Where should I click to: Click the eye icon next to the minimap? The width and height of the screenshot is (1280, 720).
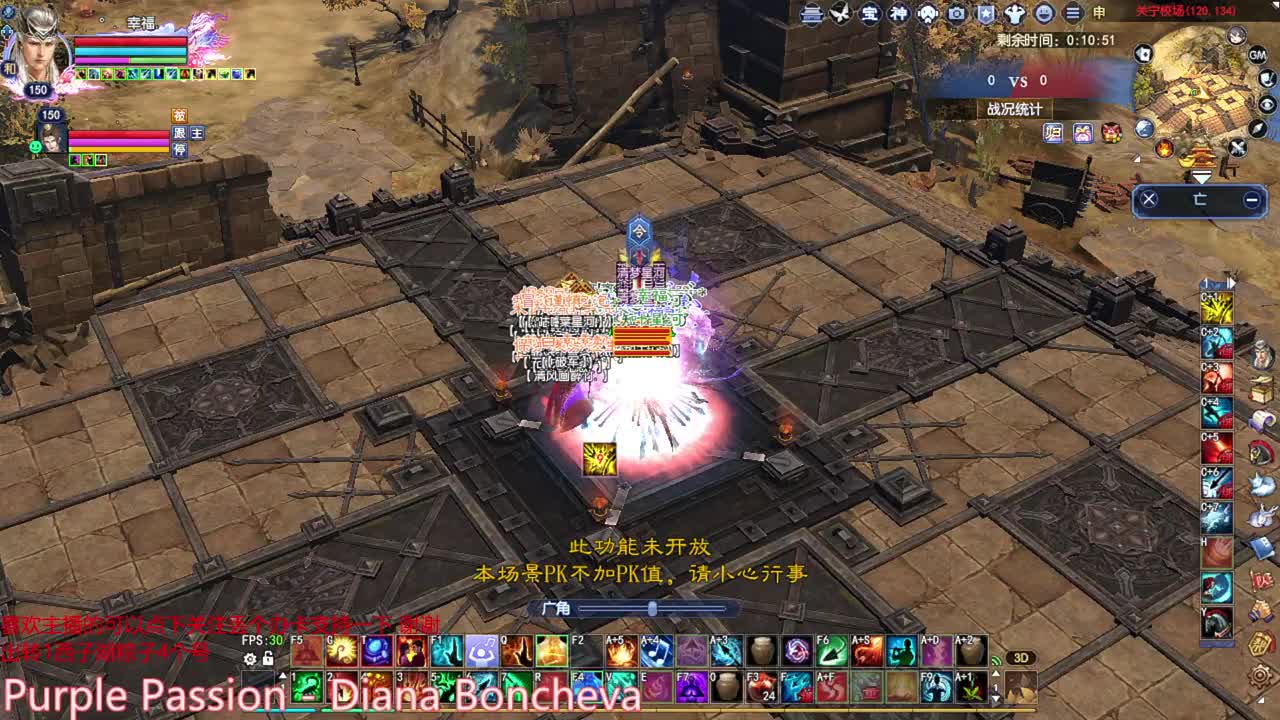pyautogui.click(x=1266, y=104)
